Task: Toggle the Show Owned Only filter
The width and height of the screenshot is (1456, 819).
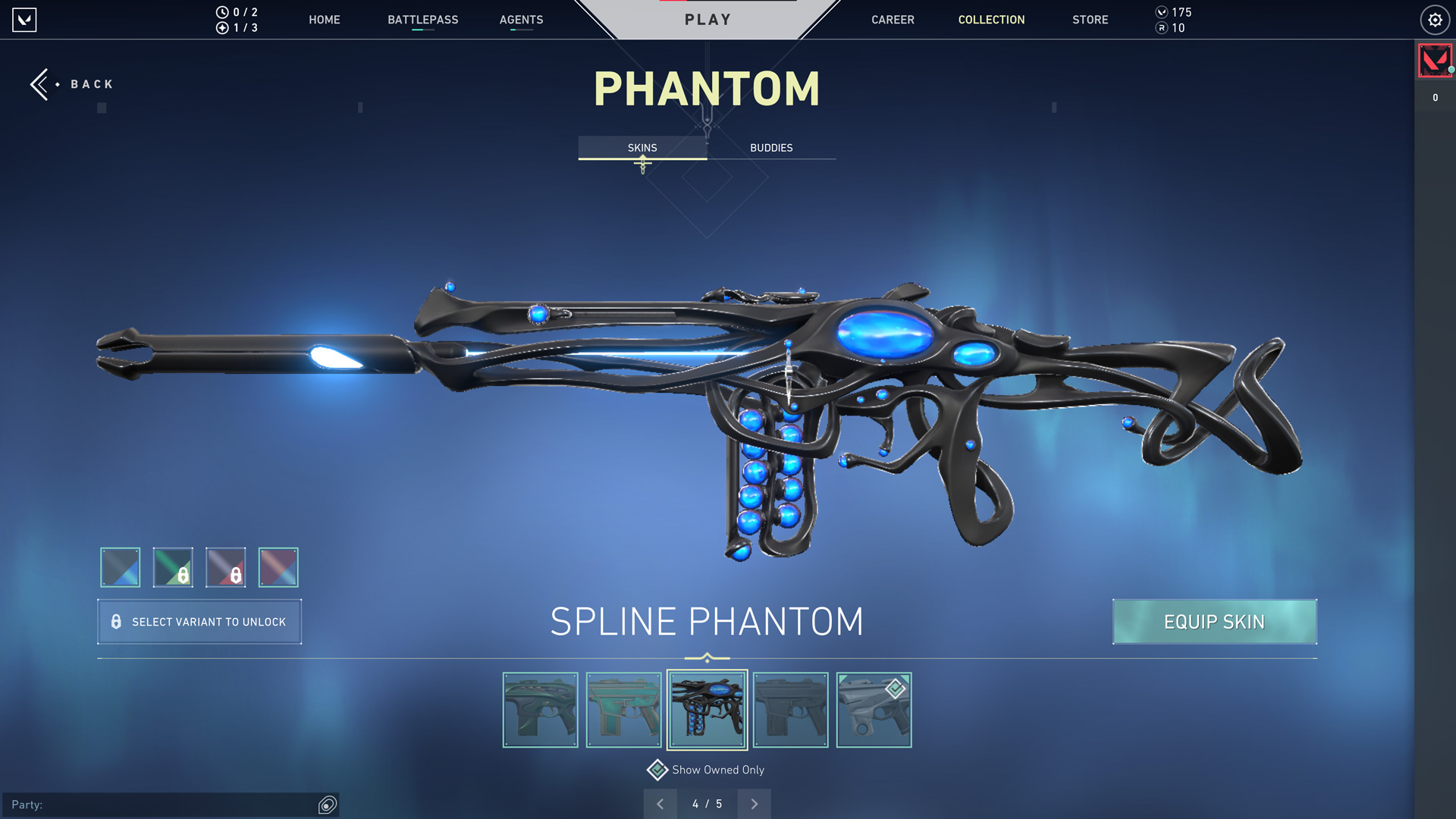Action: [657, 770]
